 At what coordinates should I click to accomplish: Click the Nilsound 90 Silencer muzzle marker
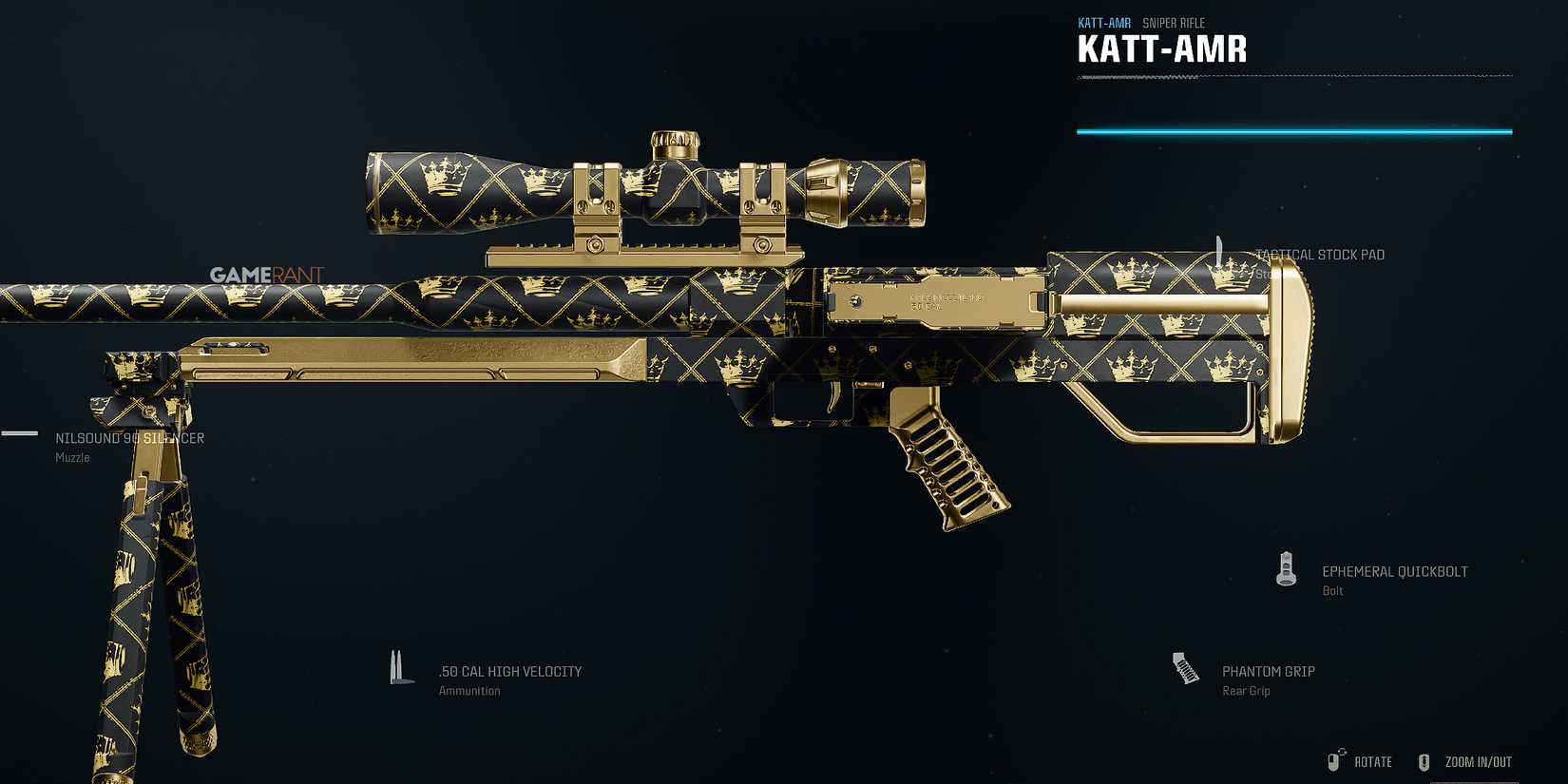(x=128, y=438)
